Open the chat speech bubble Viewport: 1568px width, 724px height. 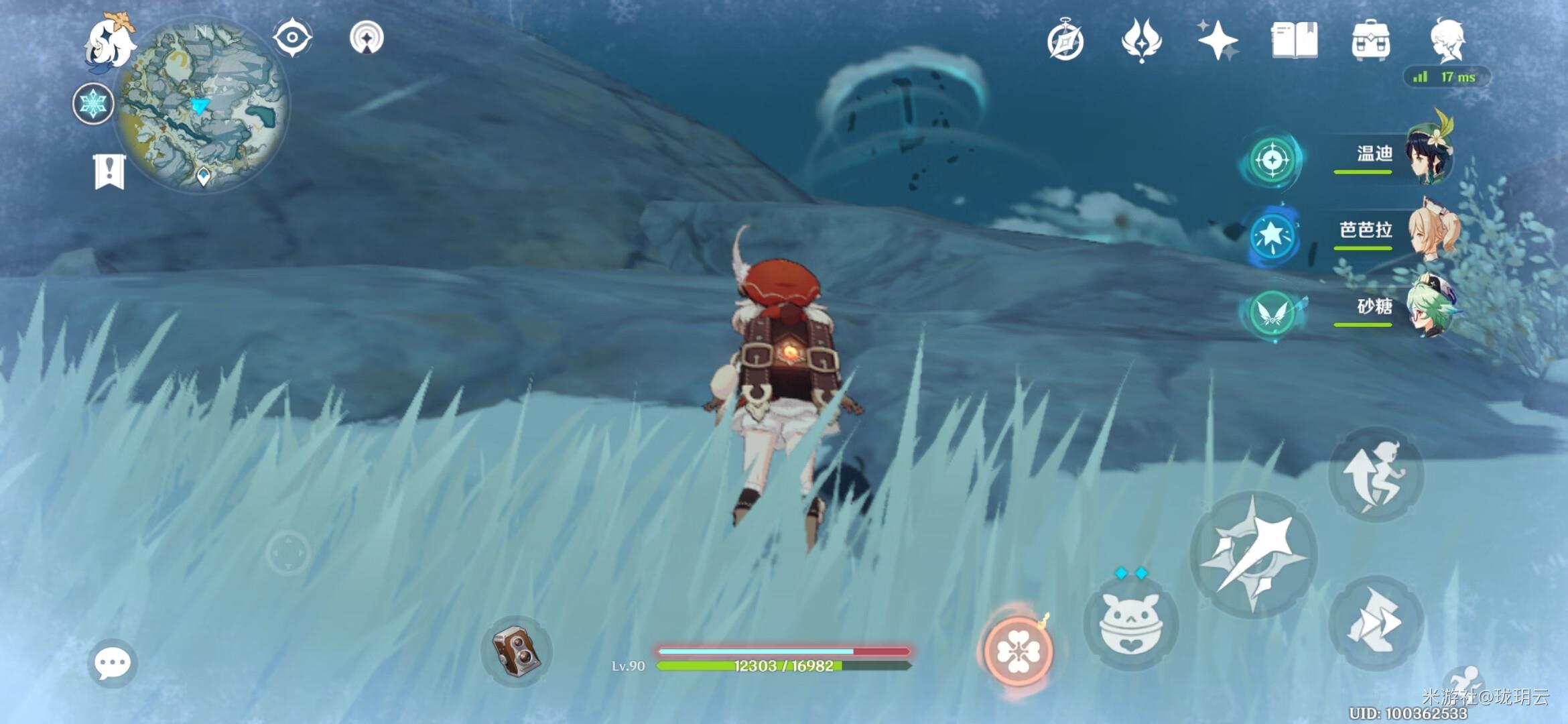pos(112,663)
